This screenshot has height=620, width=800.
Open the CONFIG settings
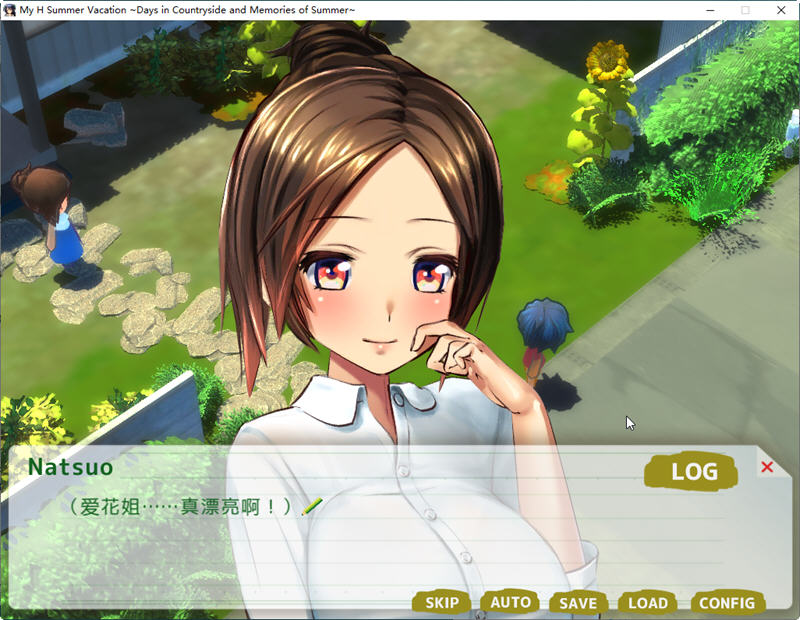coord(727,603)
